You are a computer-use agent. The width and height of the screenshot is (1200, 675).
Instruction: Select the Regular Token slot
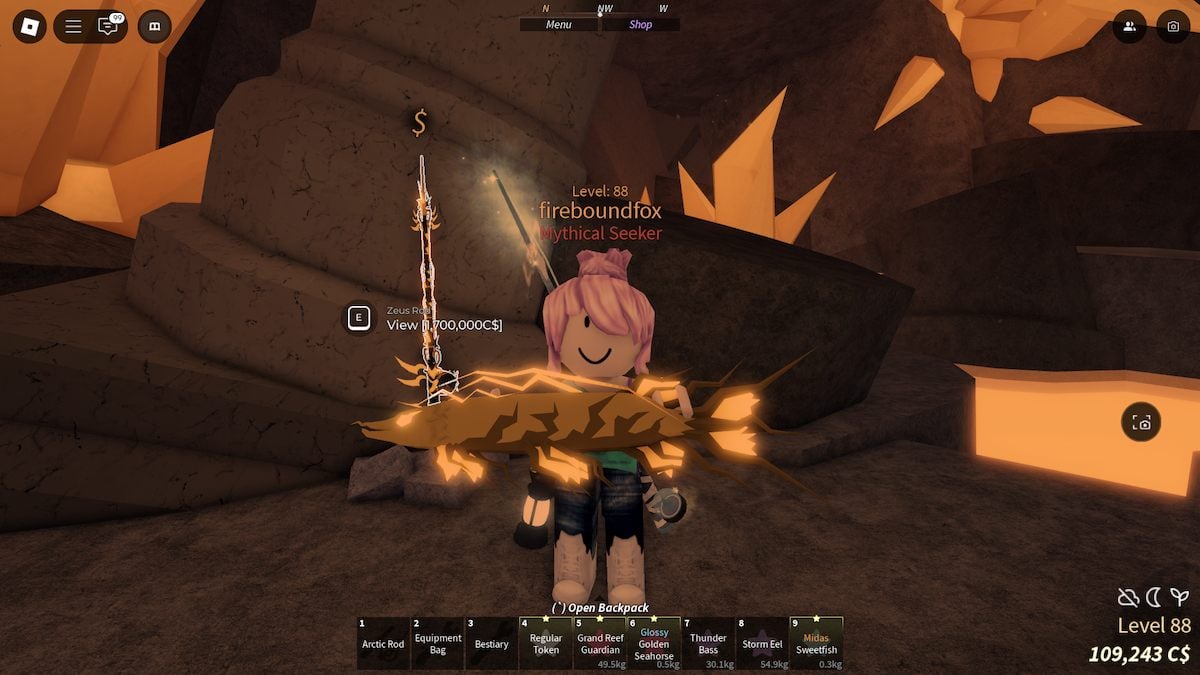pos(545,643)
